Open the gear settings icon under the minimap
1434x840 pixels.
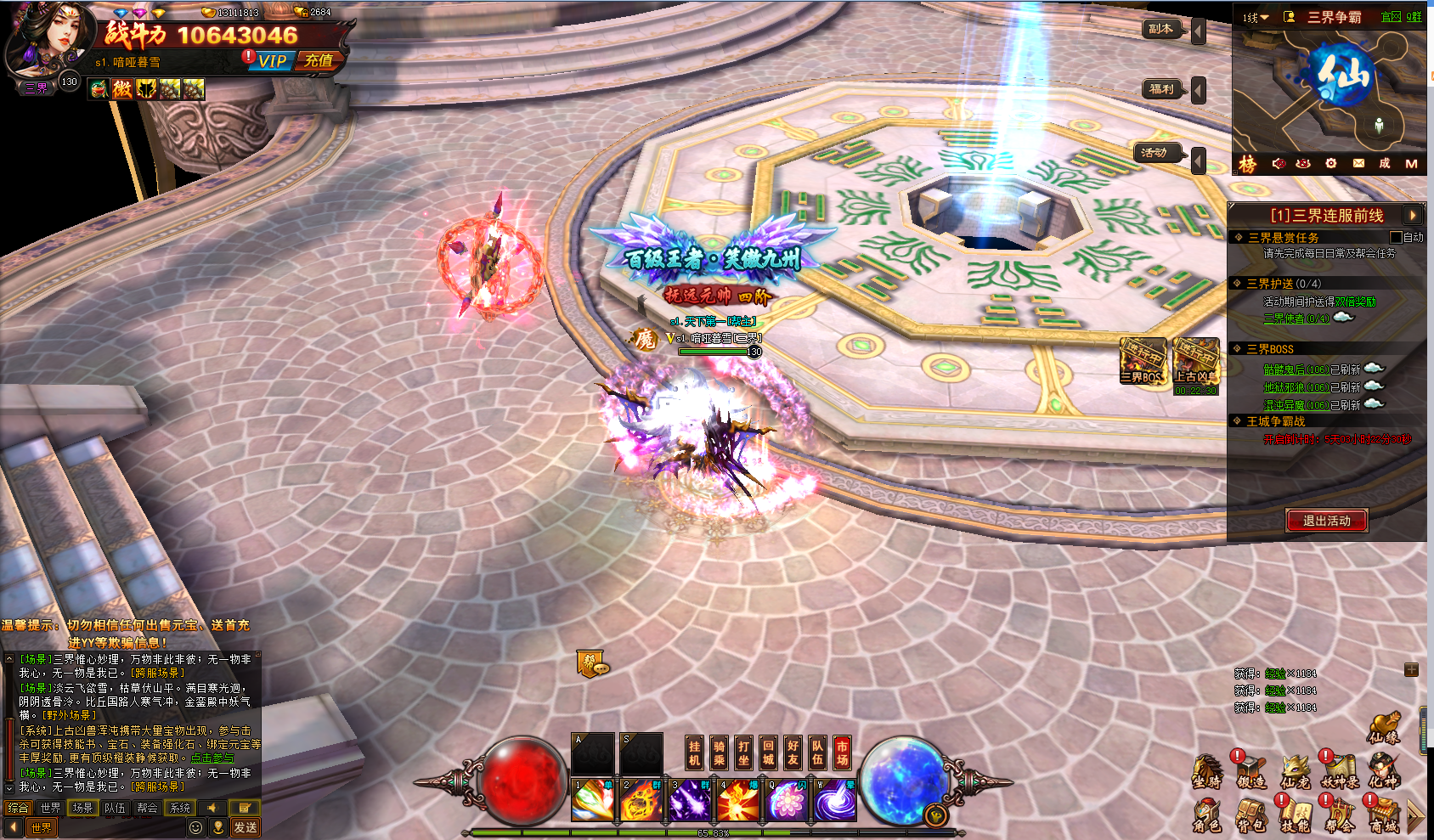pos(1330,163)
